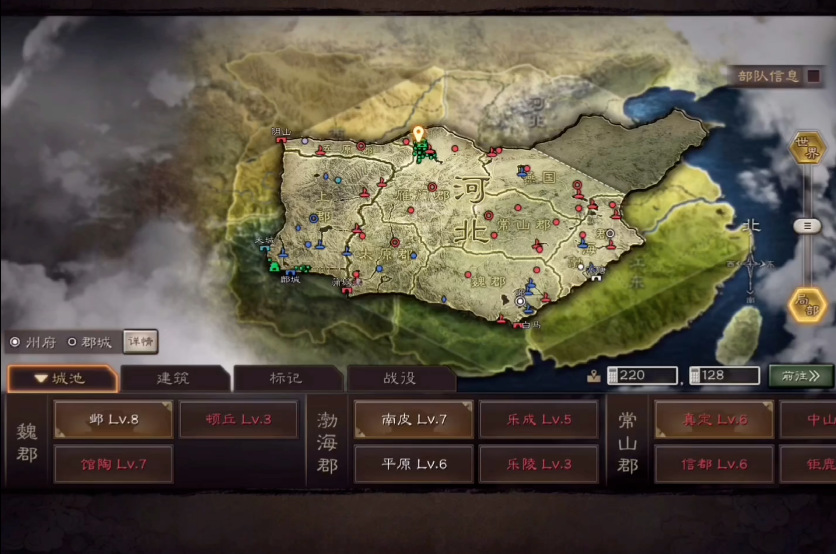Pick city 南皮 Lv.7
Screen dimensions: 836x554
pyautogui.click(x=413, y=420)
